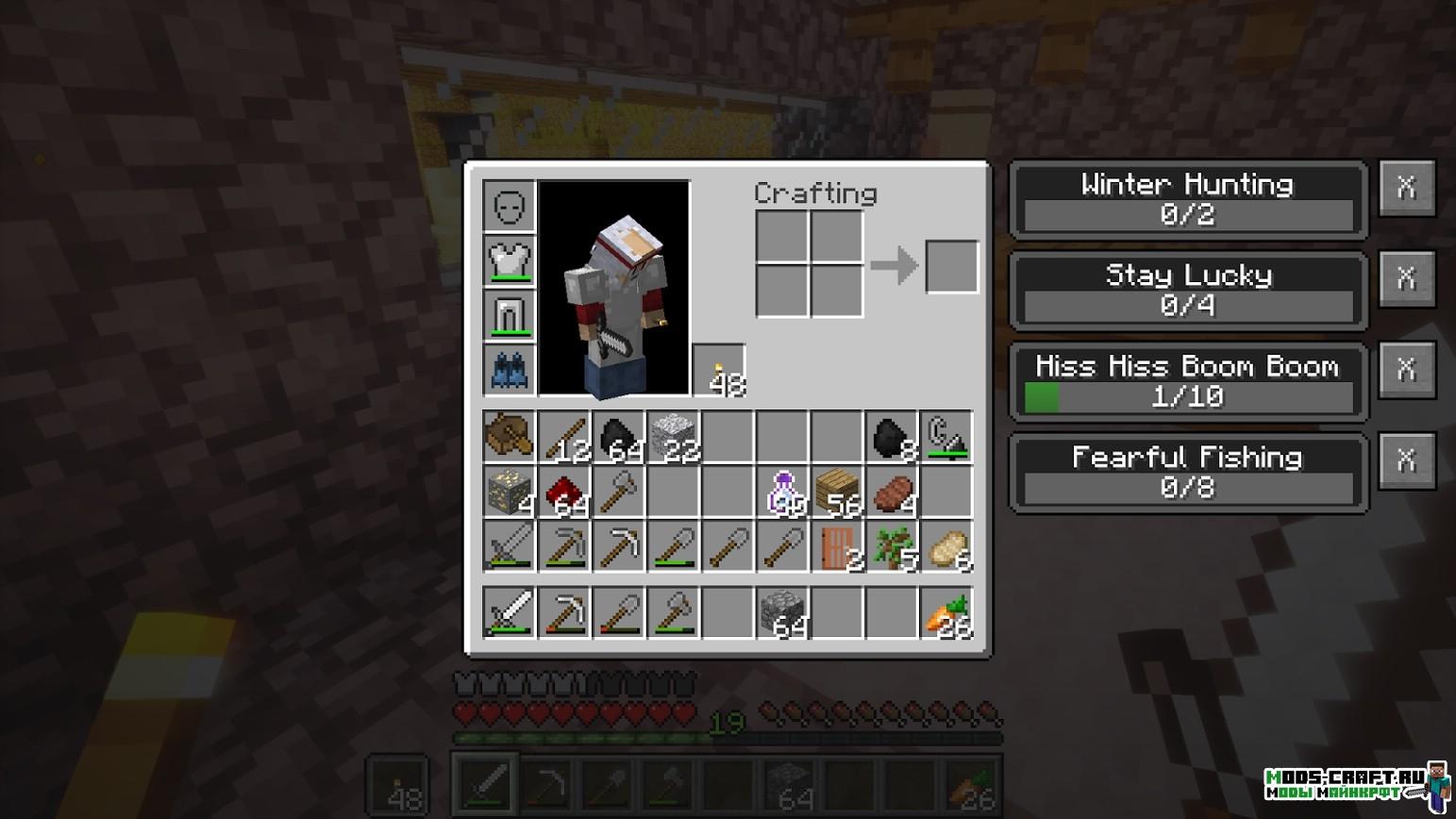This screenshot has width=1456, height=819.
Task: Take the purple potion bottle
Action: click(783, 492)
